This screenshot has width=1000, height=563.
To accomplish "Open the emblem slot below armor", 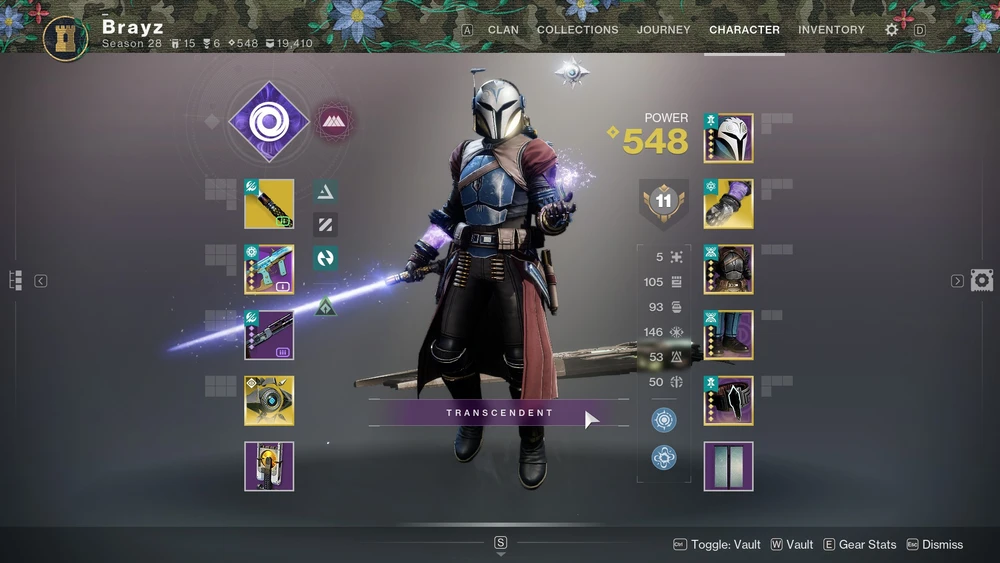I will click(x=729, y=466).
